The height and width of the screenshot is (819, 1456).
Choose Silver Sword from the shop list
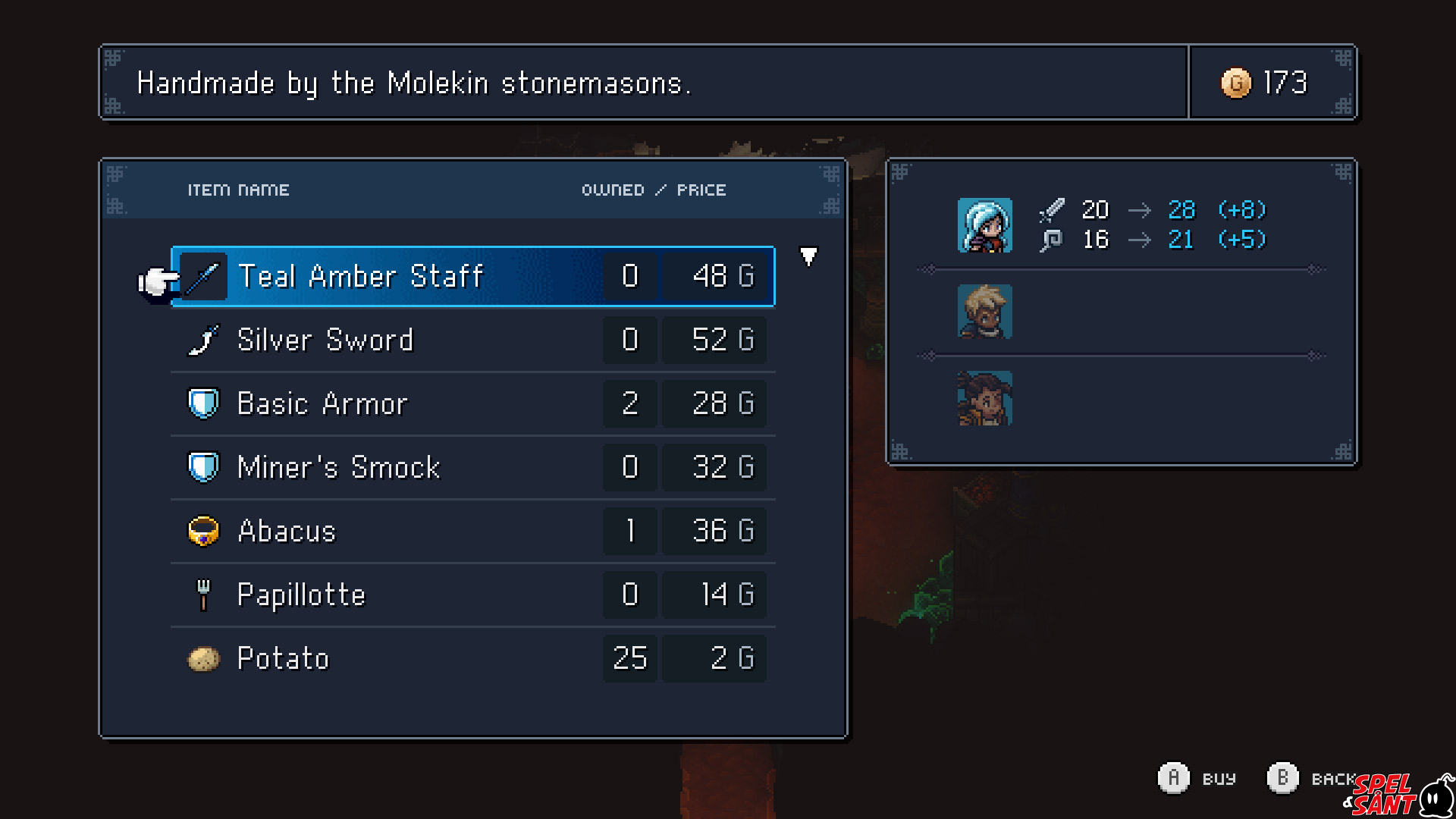point(473,340)
